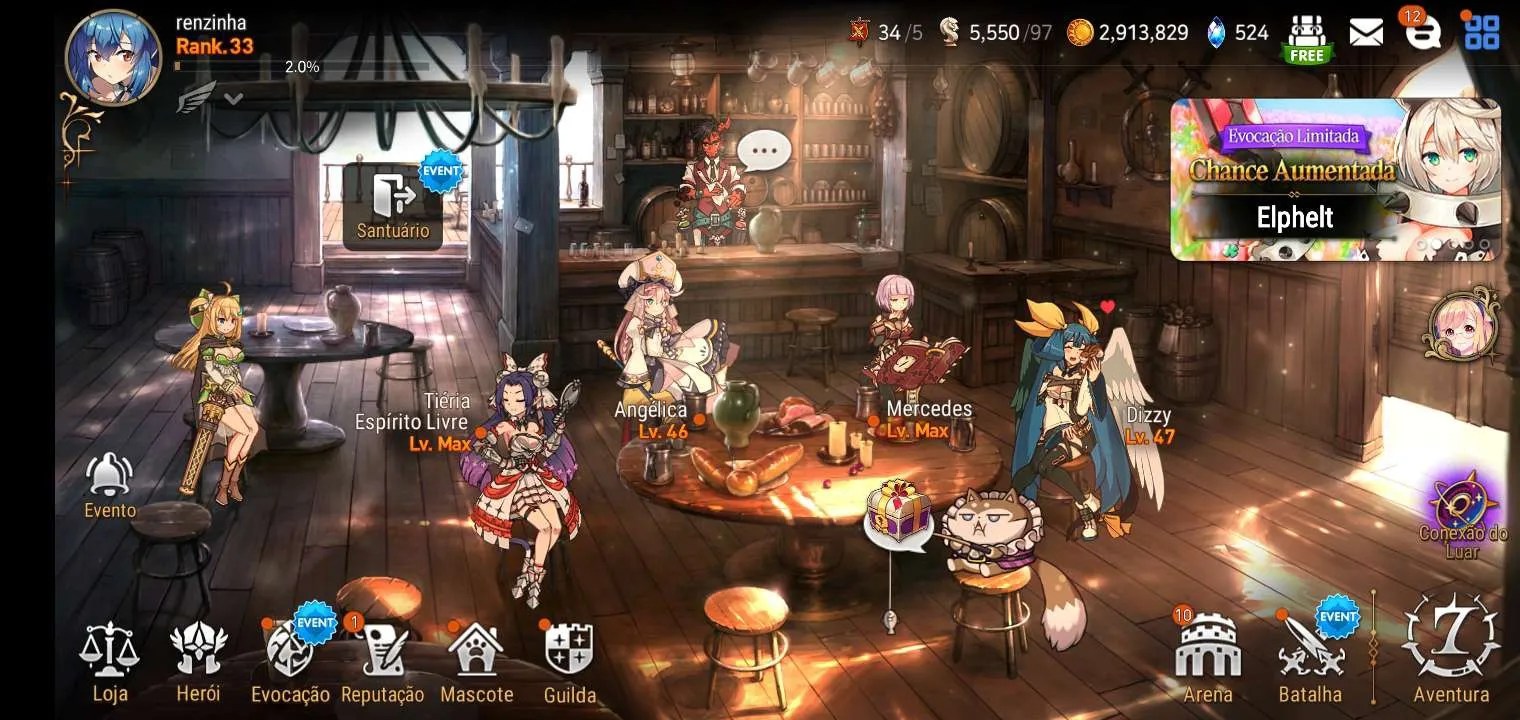
Task: Claim the FREE gift pack icon
Action: (x=1306, y=38)
